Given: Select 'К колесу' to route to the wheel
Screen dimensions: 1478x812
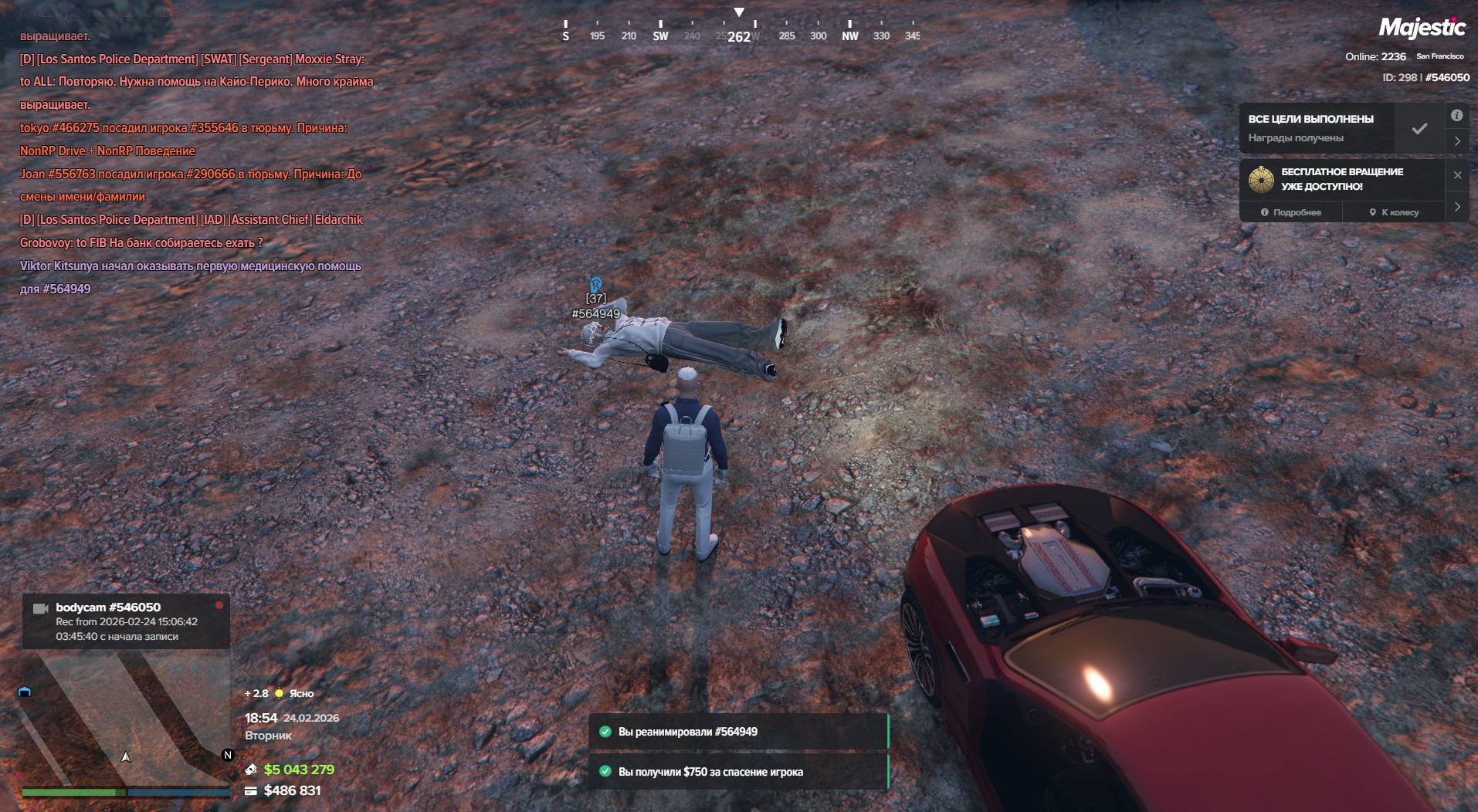Looking at the screenshot, I should (1394, 212).
